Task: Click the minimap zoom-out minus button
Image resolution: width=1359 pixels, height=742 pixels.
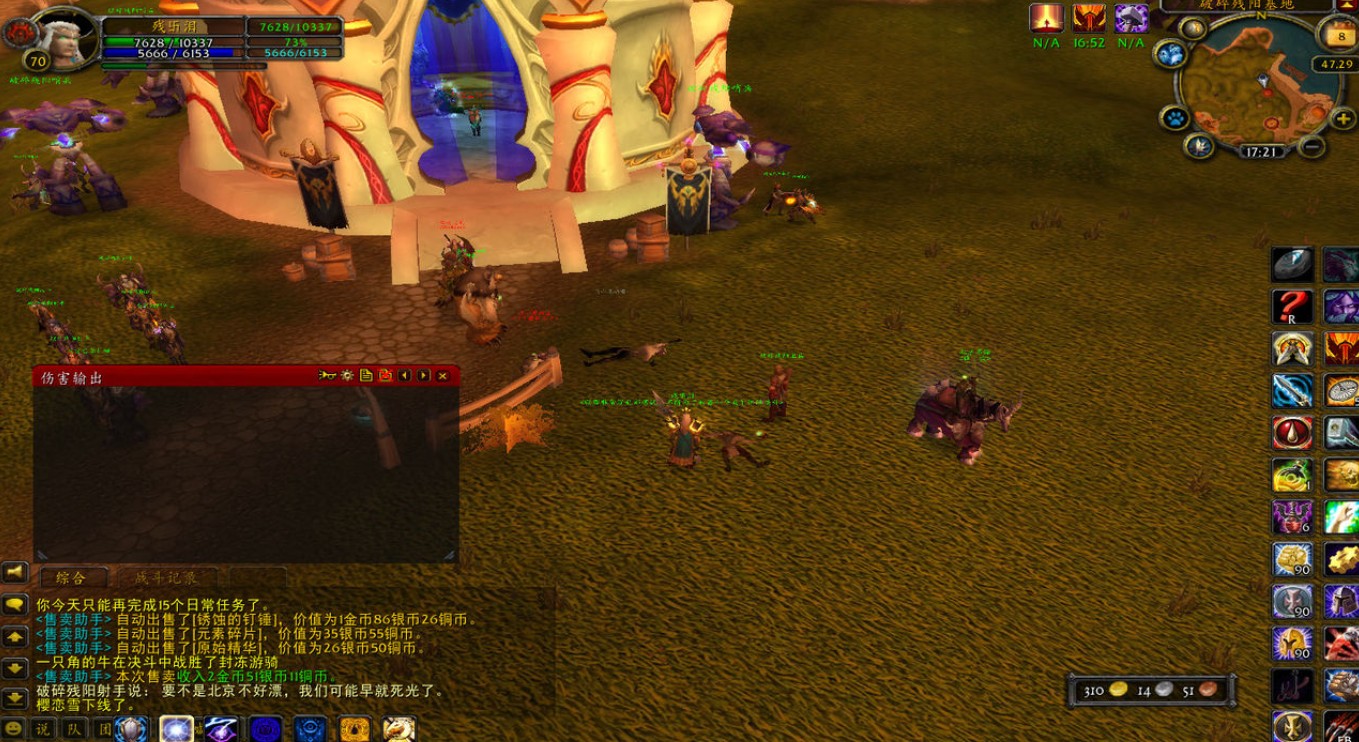Action: pos(1313,147)
